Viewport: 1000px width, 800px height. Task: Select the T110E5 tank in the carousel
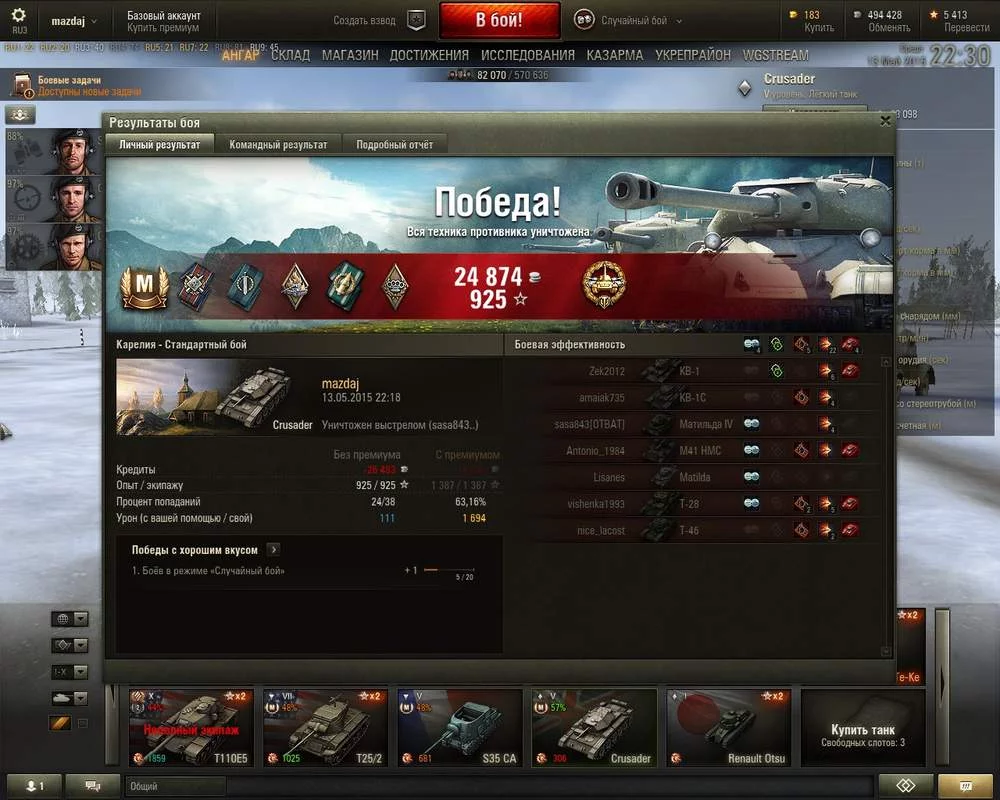coord(191,728)
